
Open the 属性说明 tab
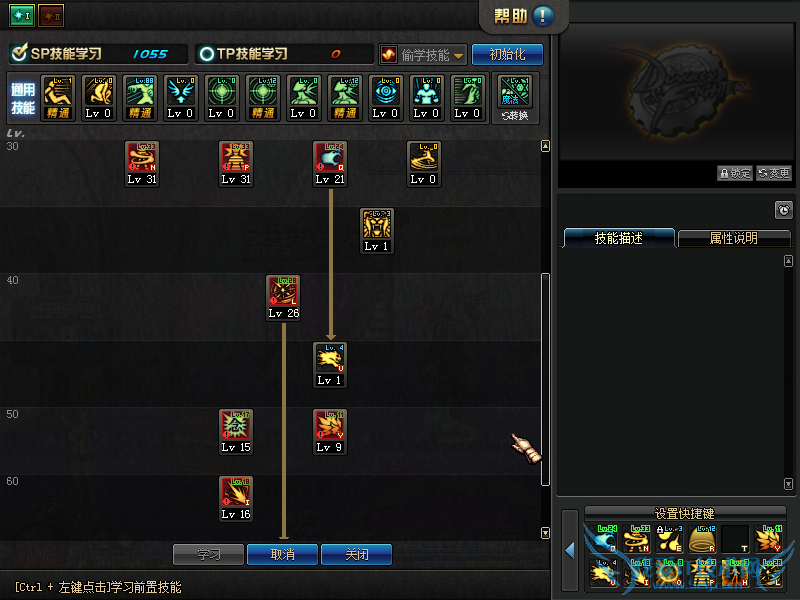click(733, 238)
